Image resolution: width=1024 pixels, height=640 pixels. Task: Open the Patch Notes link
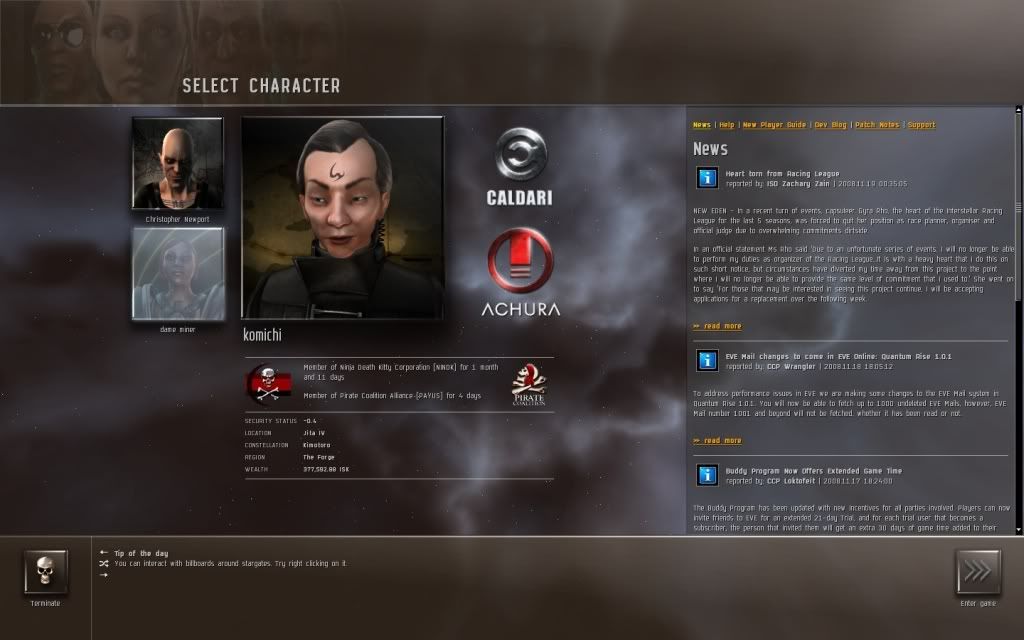click(877, 125)
